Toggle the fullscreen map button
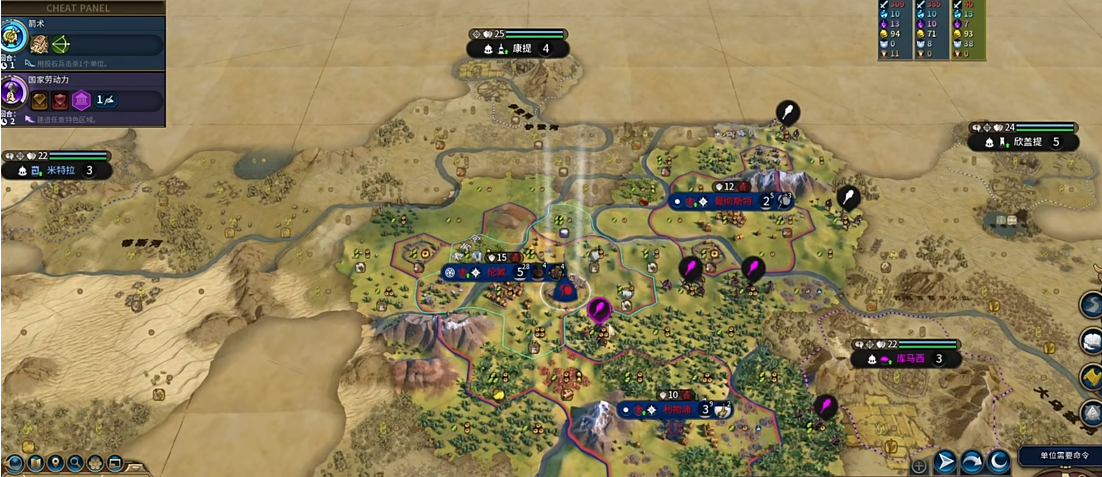This screenshot has width=1102, height=477. tap(115, 463)
